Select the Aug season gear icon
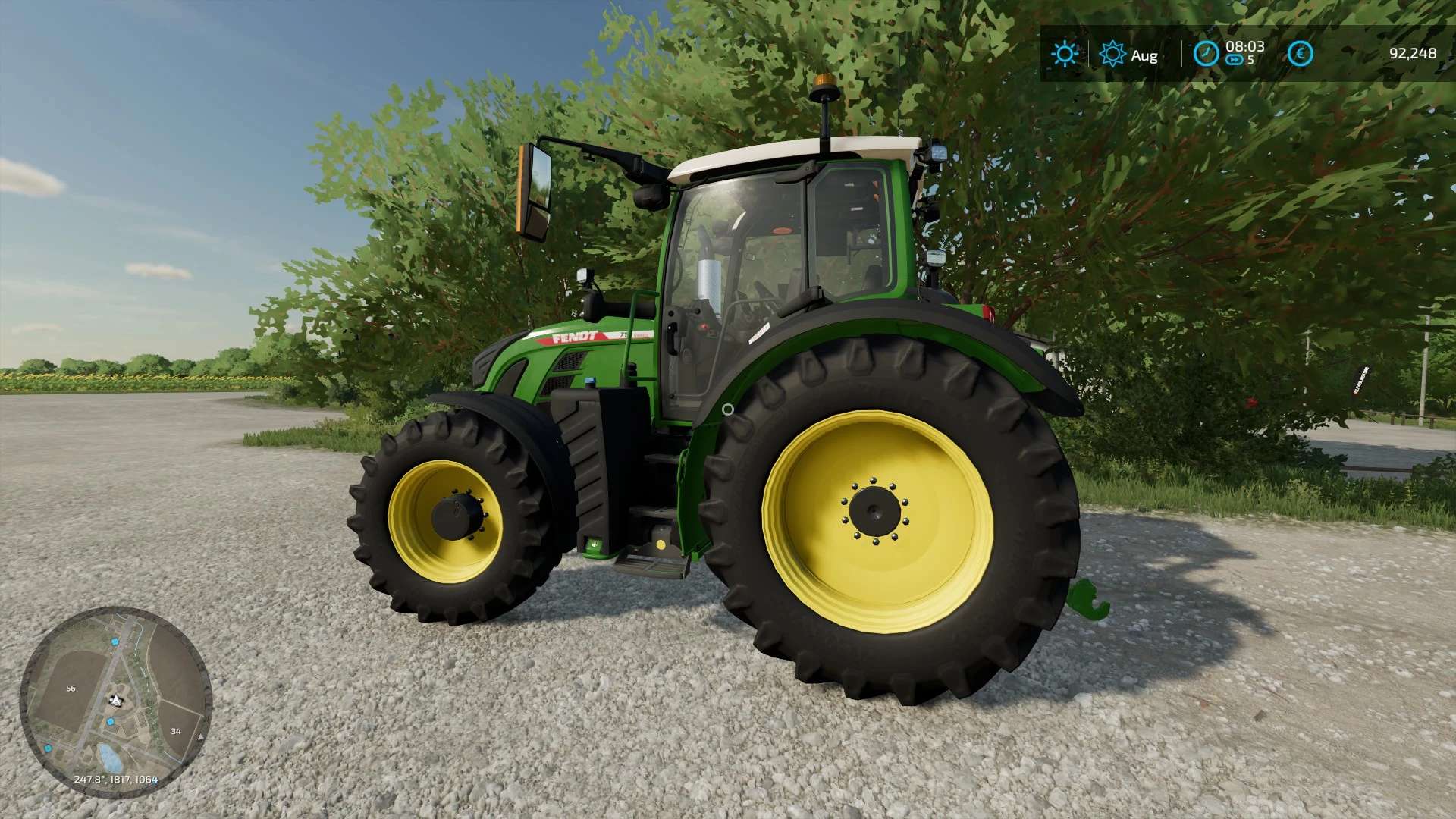 pos(1112,55)
